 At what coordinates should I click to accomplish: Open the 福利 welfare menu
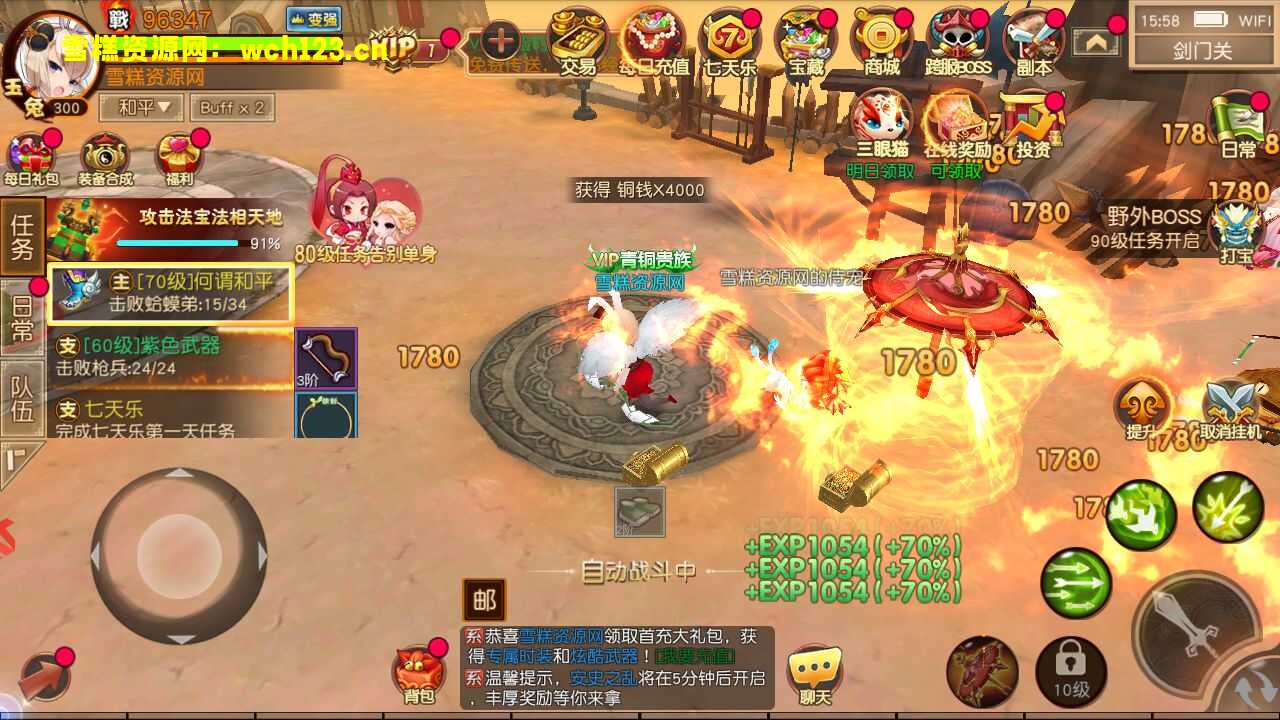[x=180, y=160]
